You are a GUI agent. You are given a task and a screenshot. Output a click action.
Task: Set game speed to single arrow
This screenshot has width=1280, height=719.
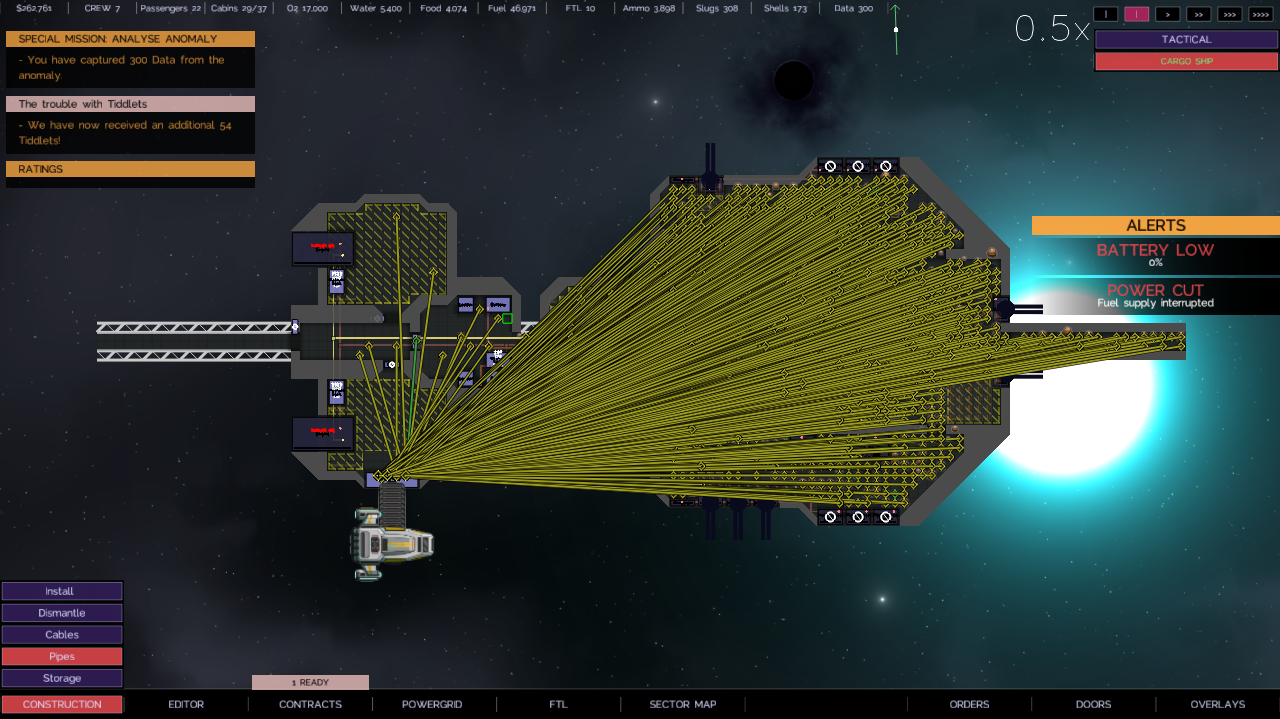point(1167,14)
